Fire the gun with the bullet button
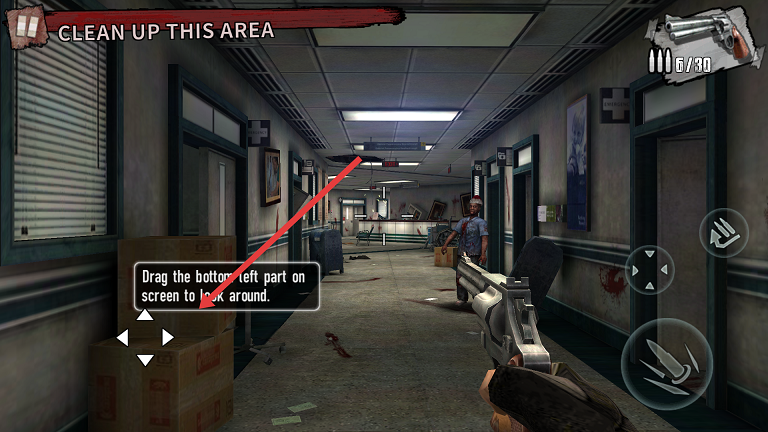 click(x=667, y=364)
